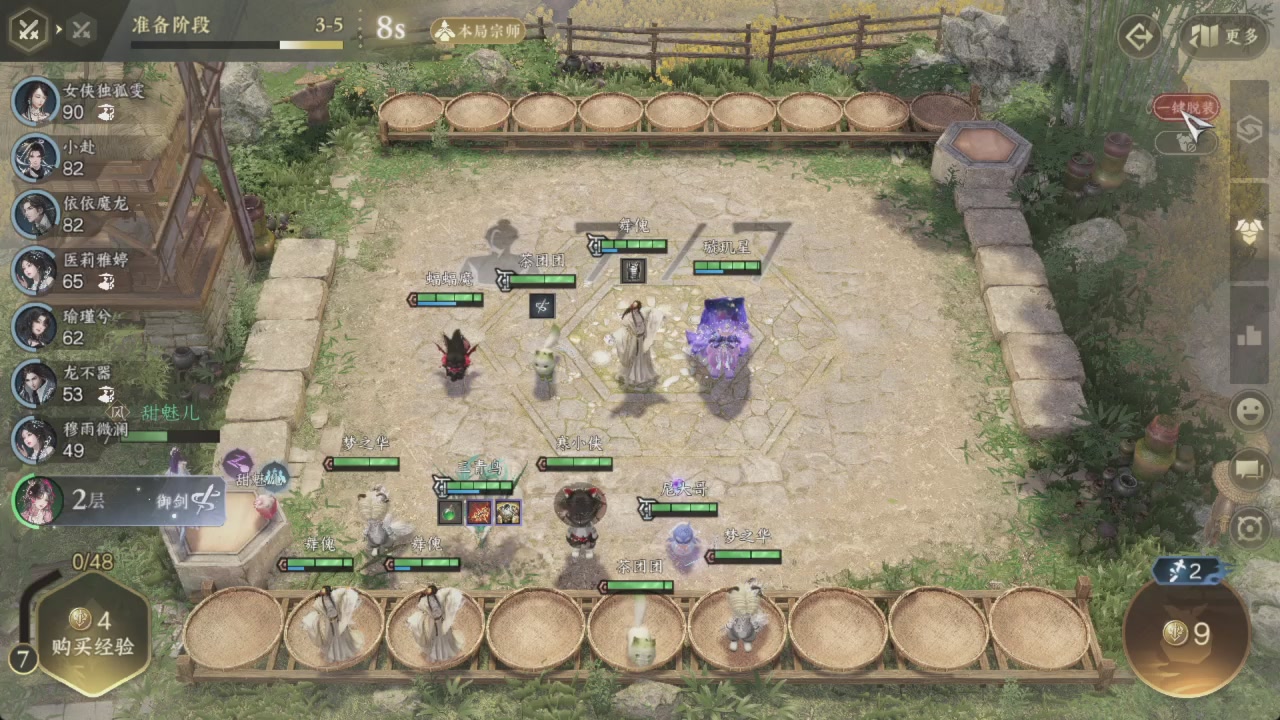Click the round target icon below chat
This screenshot has width=1280, height=720.
pyautogui.click(x=1250, y=527)
